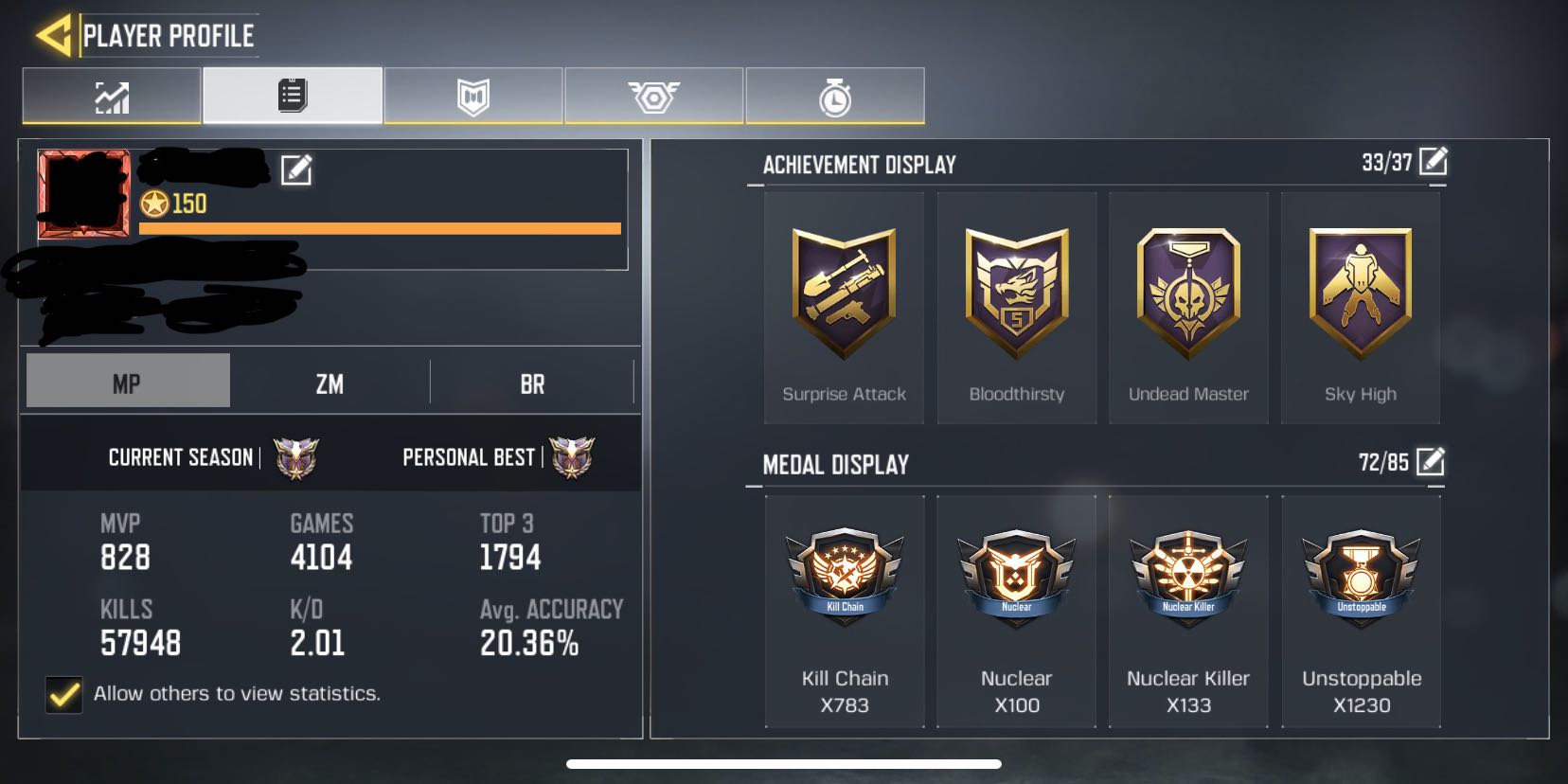The image size is (1568, 784).
Task: Select the ranked emblem tab icon
Action: click(653, 94)
